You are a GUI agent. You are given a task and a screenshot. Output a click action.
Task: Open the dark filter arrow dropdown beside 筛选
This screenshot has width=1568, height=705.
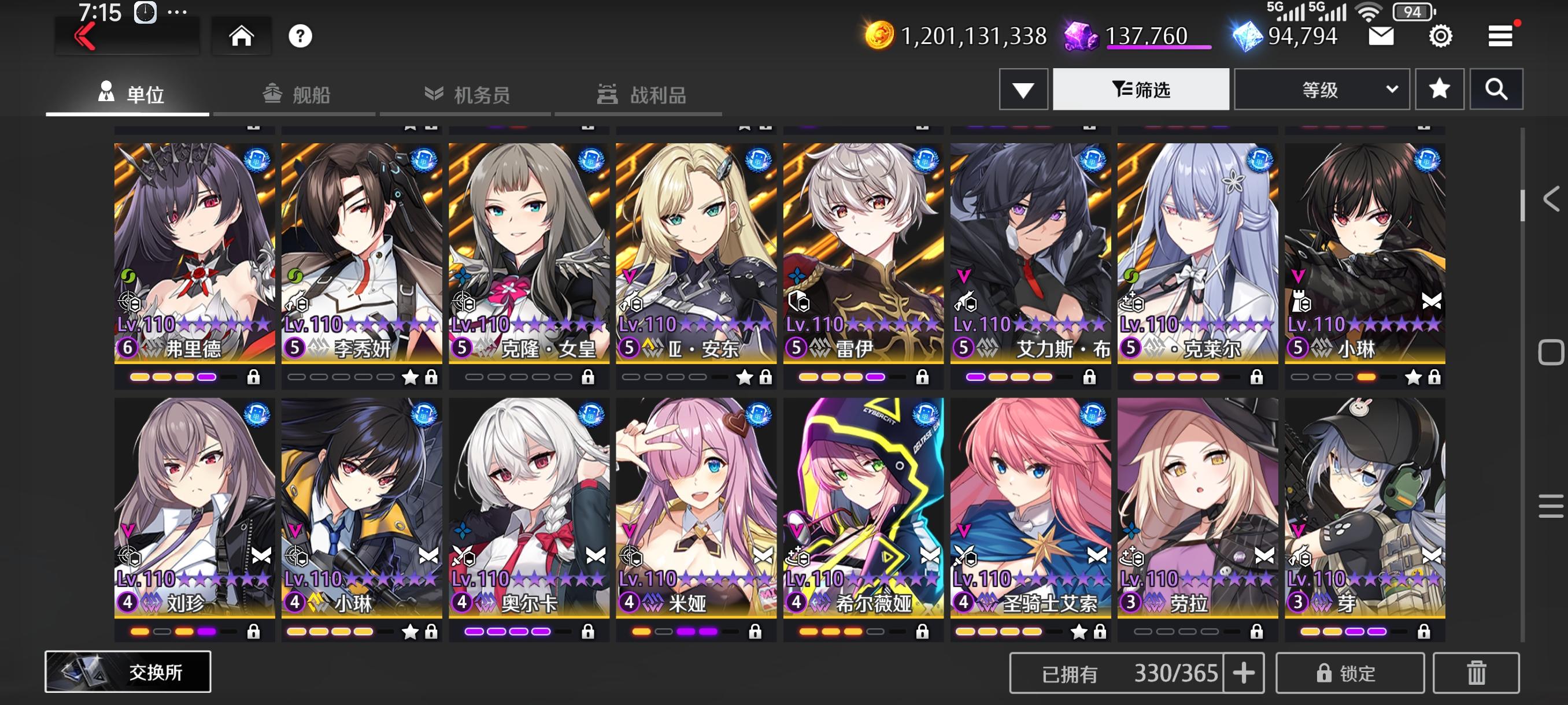tap(1023, 89)
